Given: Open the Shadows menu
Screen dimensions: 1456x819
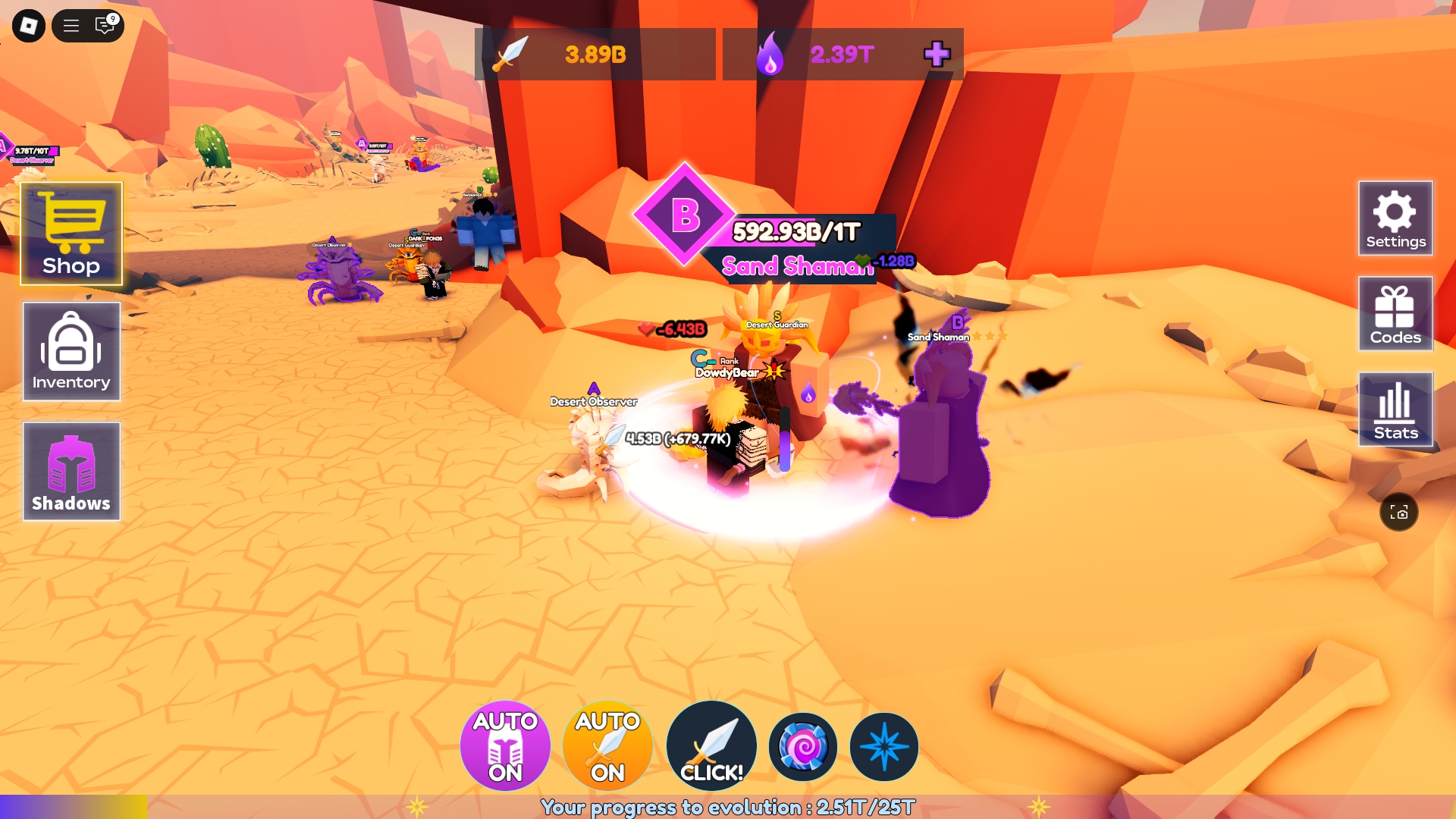Looking at the screenshot, I should pyautogui.click(x=71, y=471).
